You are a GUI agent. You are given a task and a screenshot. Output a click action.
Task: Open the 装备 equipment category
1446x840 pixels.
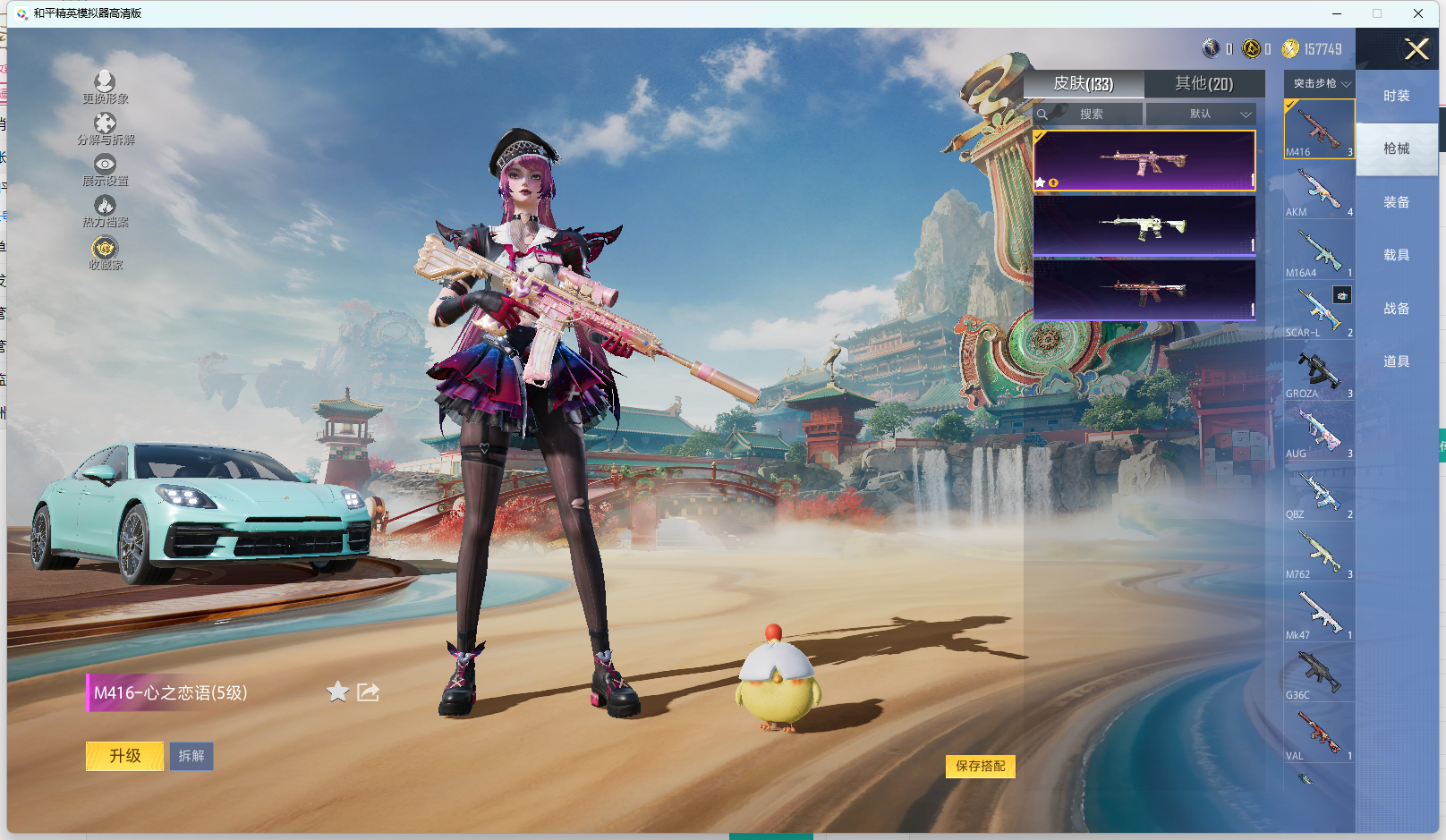[1396, 202]
